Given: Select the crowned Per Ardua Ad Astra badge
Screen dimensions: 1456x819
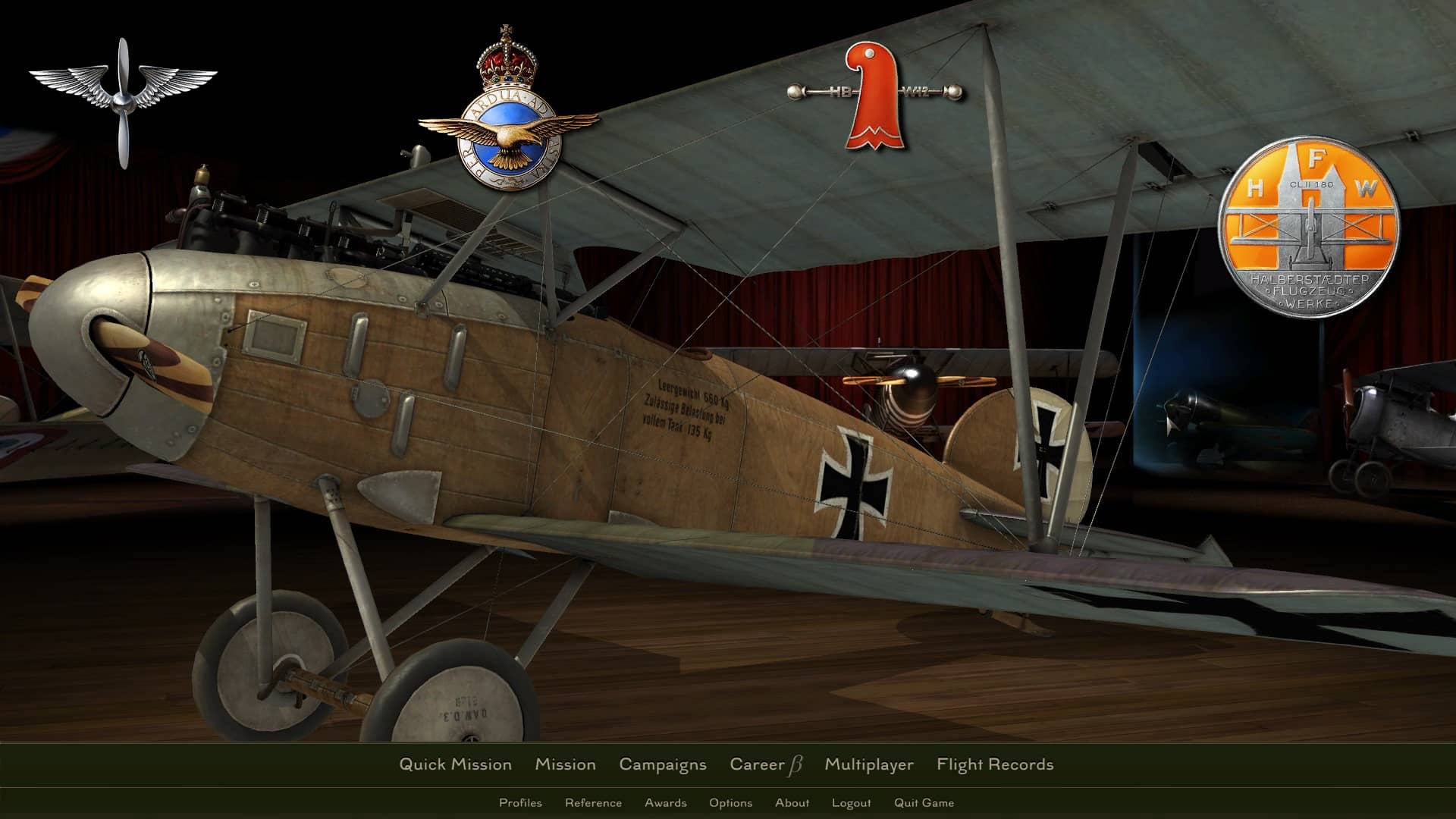Looking at the screenshot, I should tap(508, 114).
